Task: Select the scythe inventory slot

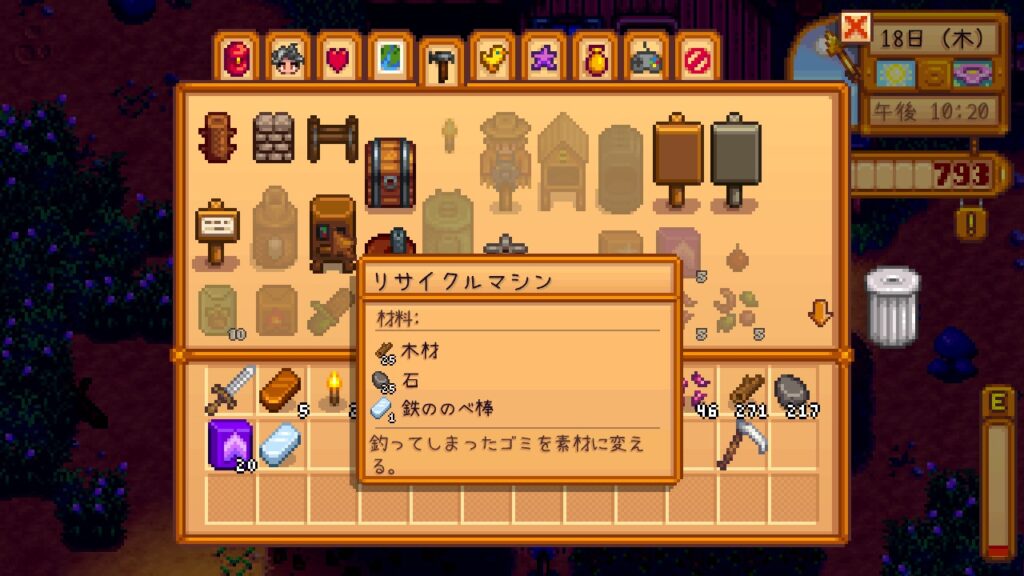Action: coord(743,443)
